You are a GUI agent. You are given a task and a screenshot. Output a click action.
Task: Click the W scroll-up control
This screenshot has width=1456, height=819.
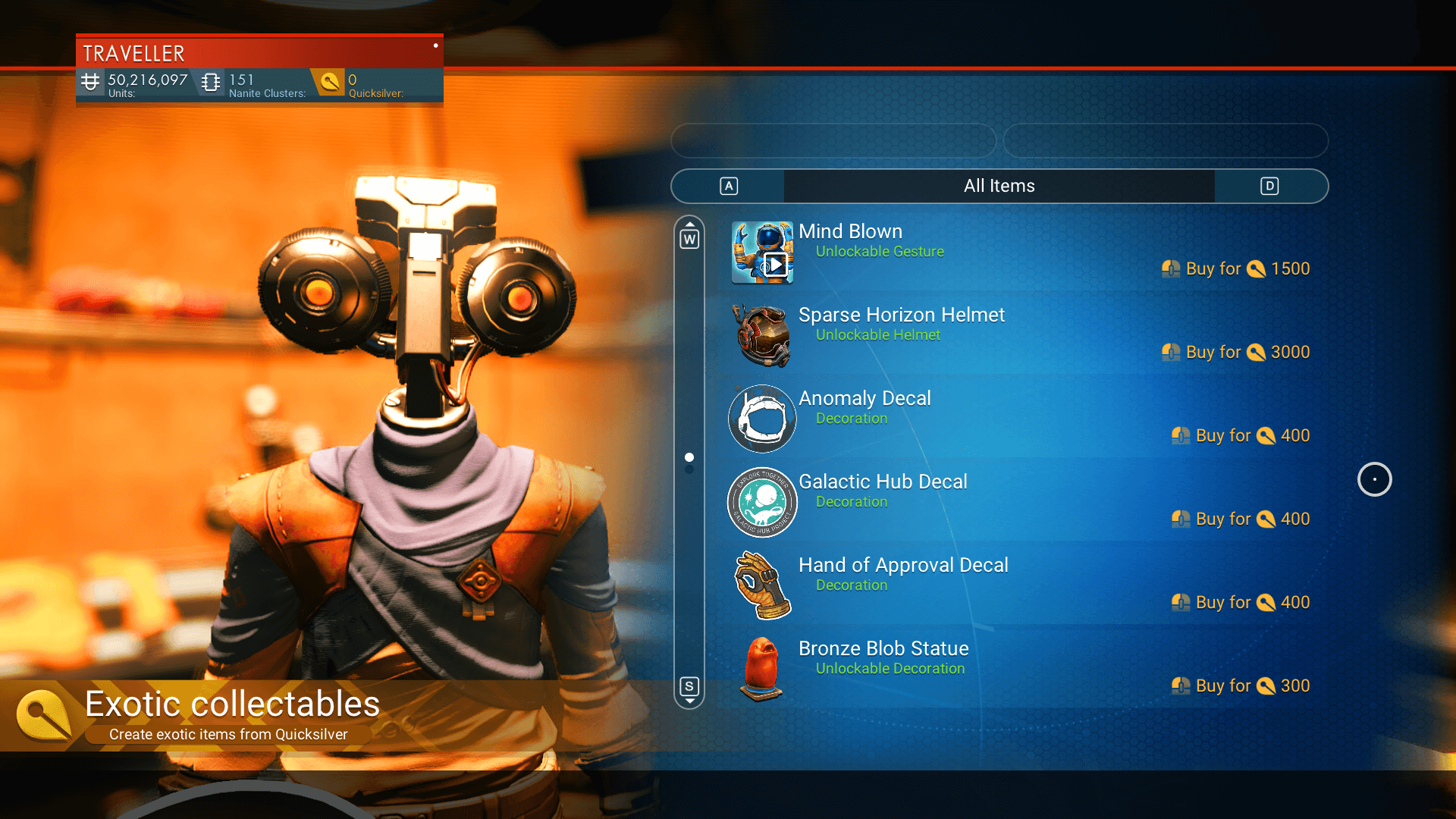[689, 237]
